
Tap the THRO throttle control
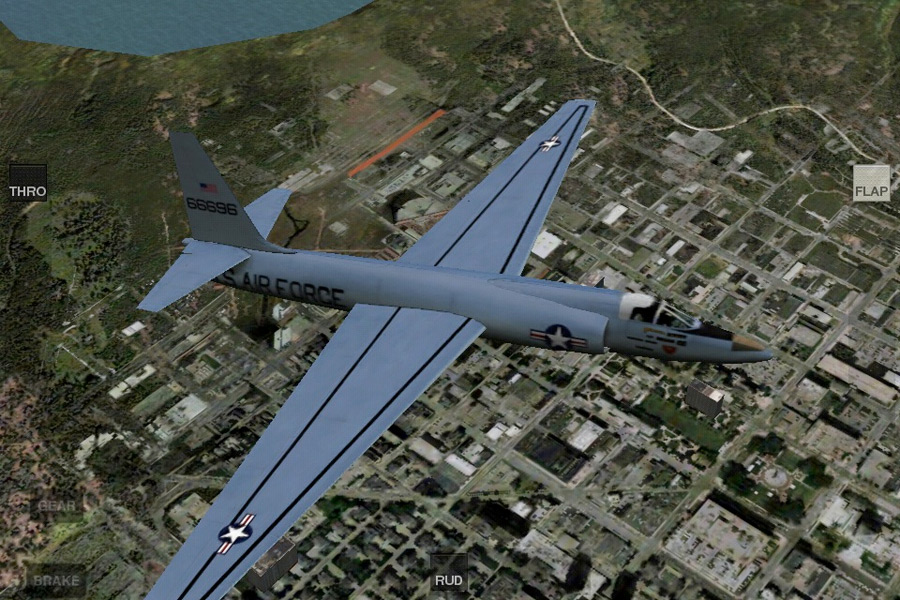coord(28,183)
